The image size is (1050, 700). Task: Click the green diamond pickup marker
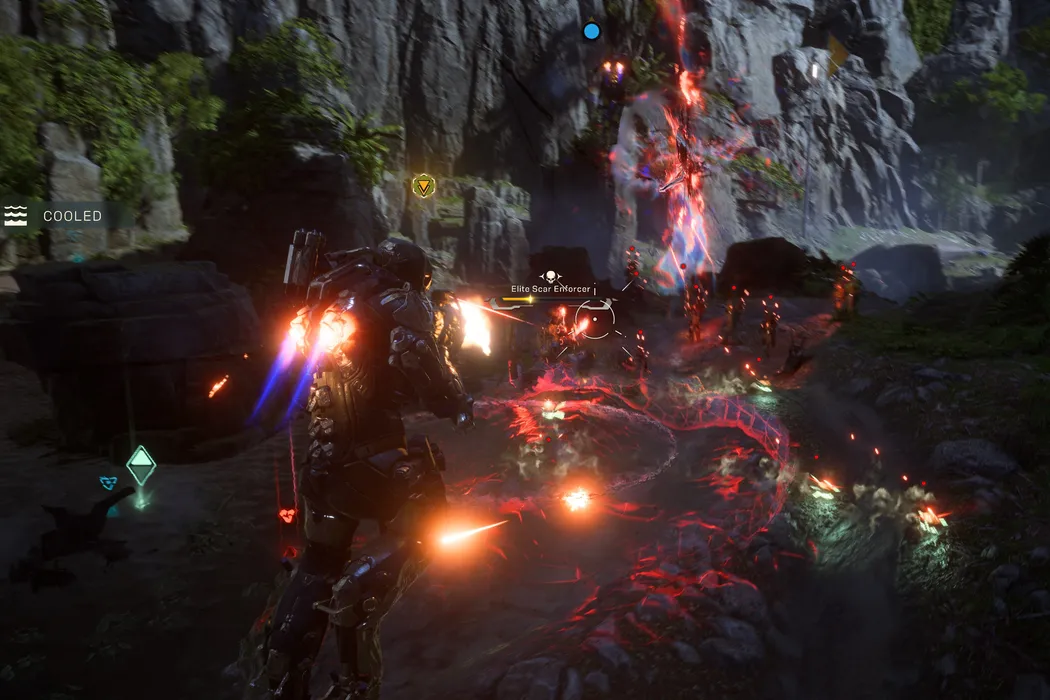[141, 466]
